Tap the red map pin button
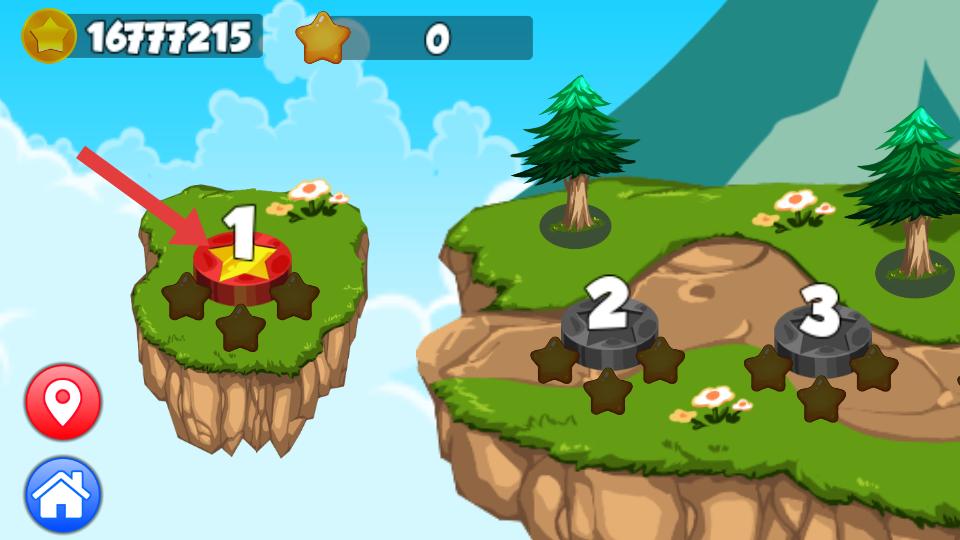This screenshot has width=960, height=540. coord(63,402)
